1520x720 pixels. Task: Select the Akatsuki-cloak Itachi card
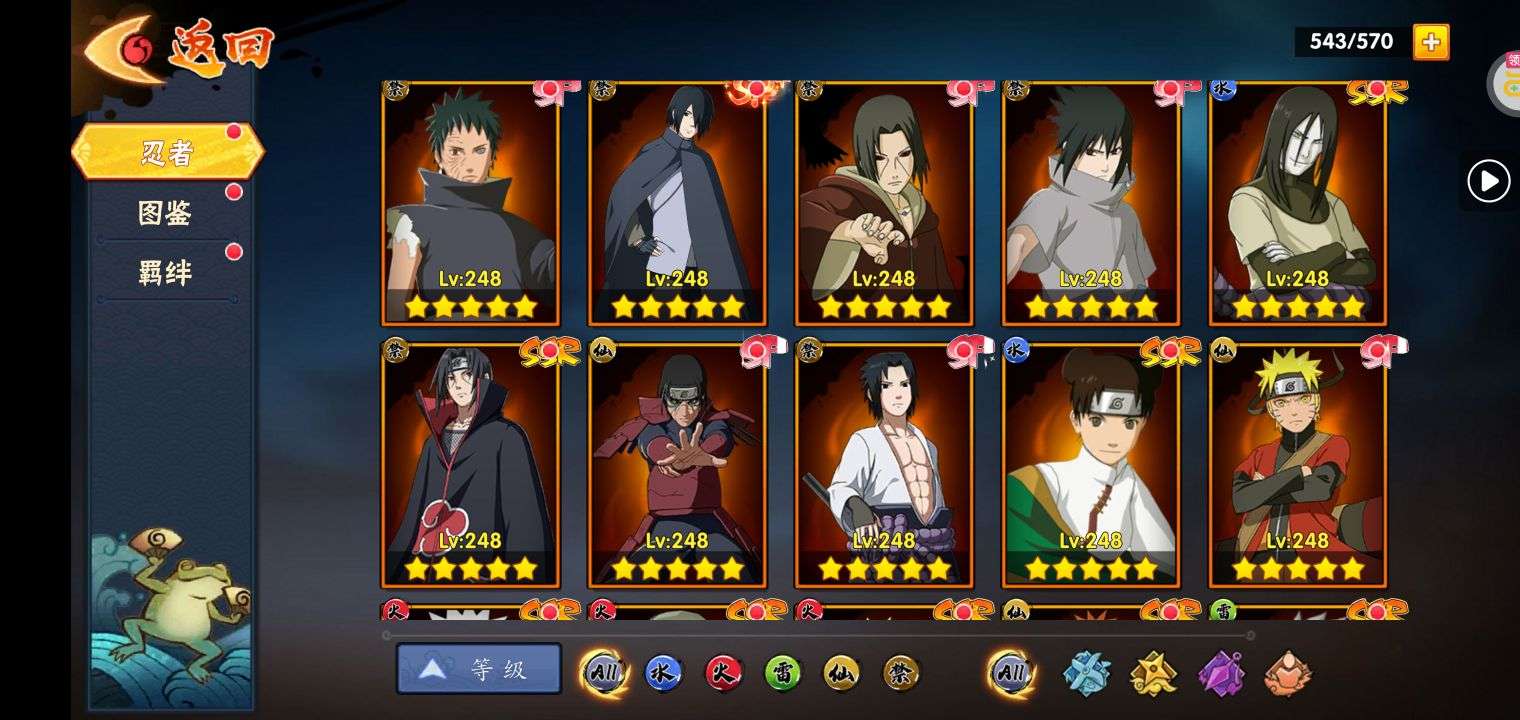[470, 465]
